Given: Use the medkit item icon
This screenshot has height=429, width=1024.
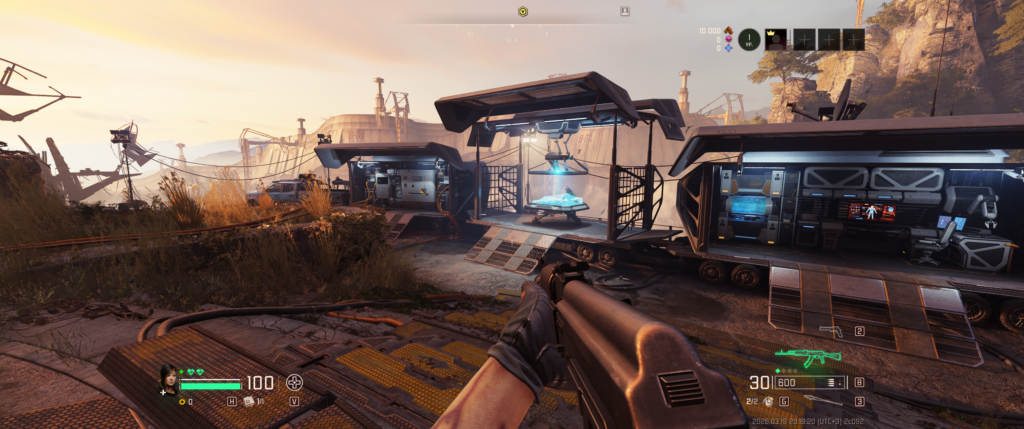Looking at the screenshot, I should point(249,401).
